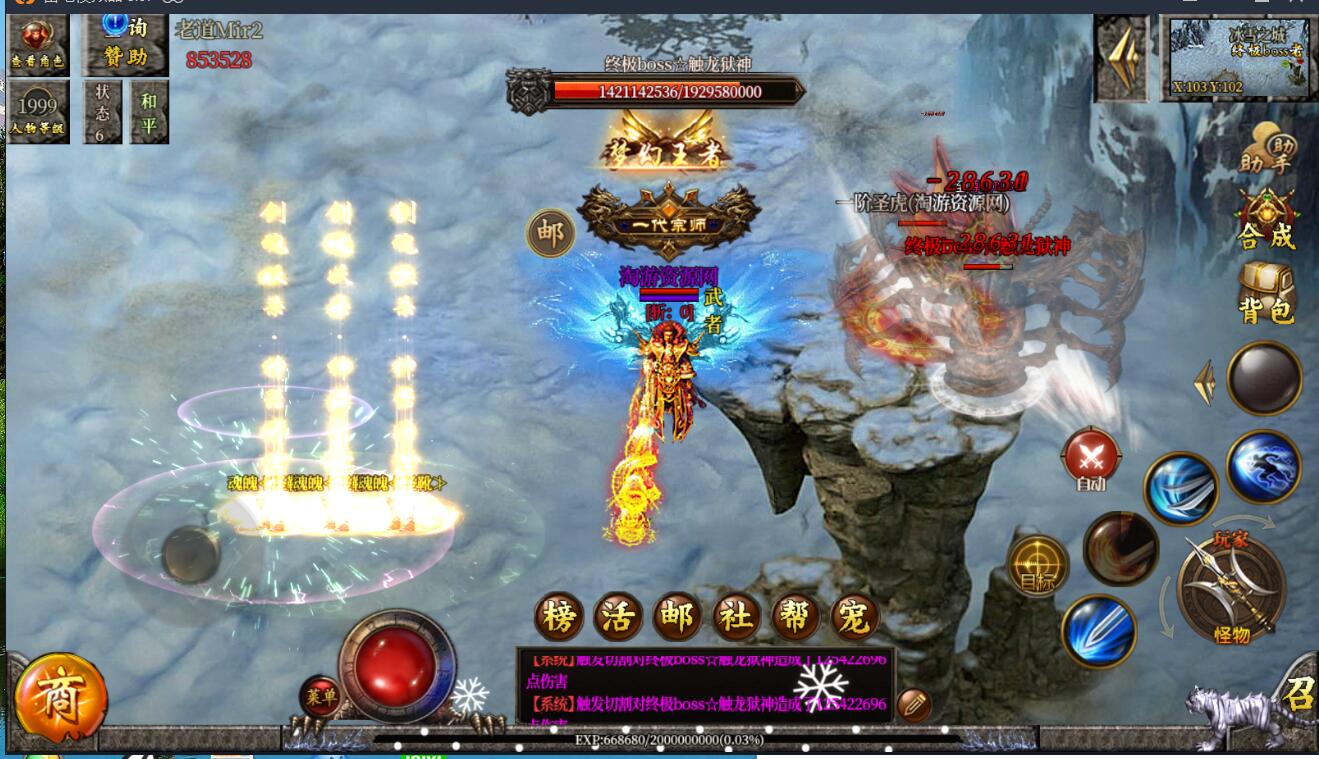Click the 目标 target crosshair button
1319x759 pixels.
point(1038,566)
